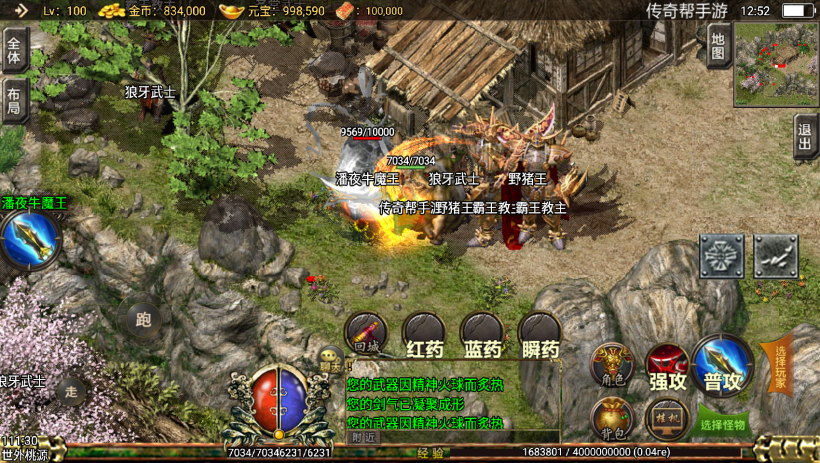Screen dimensions: 820x463
Task: Switch to the 附近 nearby chat tab
Action: [364, 436]
